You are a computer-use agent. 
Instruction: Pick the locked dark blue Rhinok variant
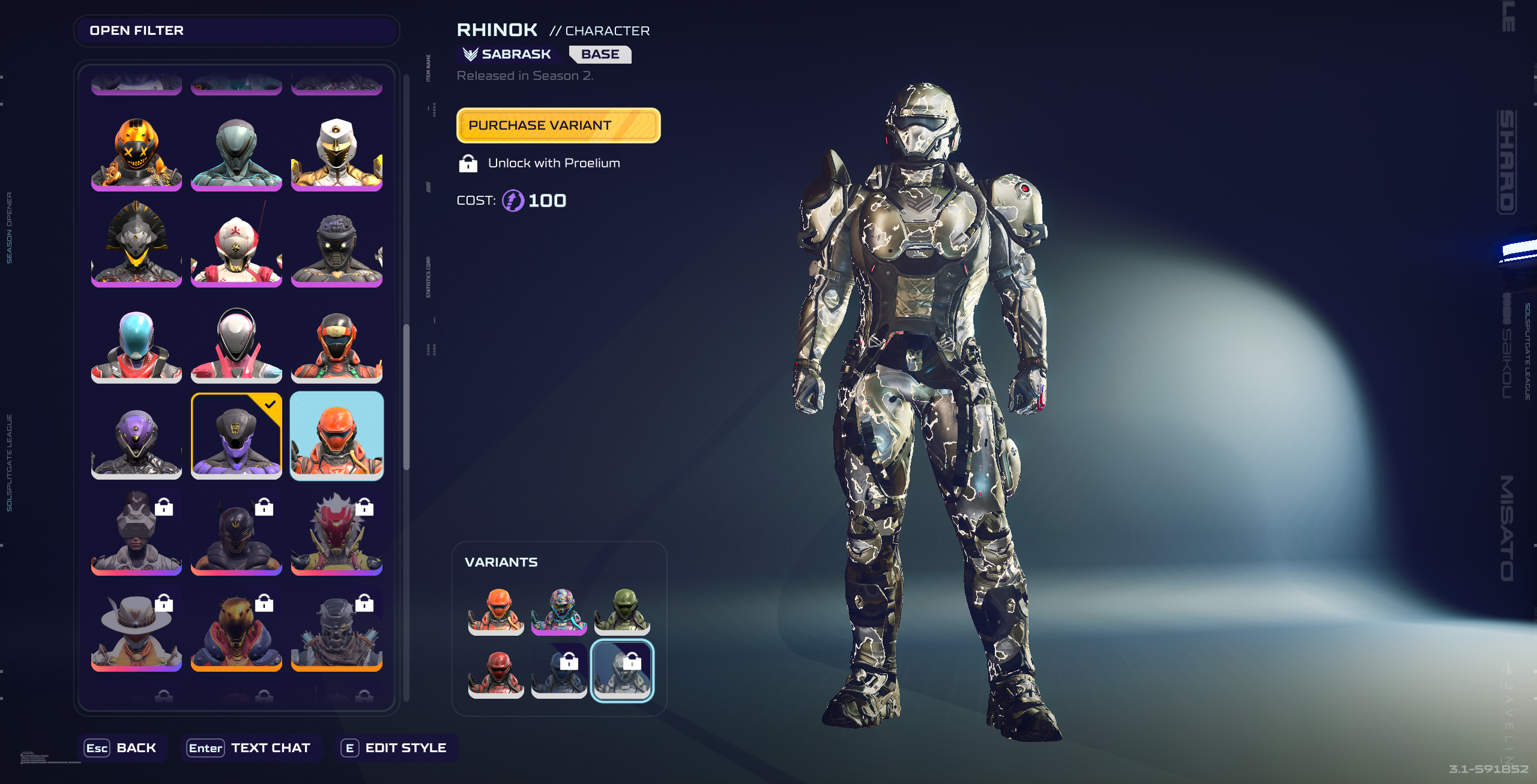click(x=559, y=672)
